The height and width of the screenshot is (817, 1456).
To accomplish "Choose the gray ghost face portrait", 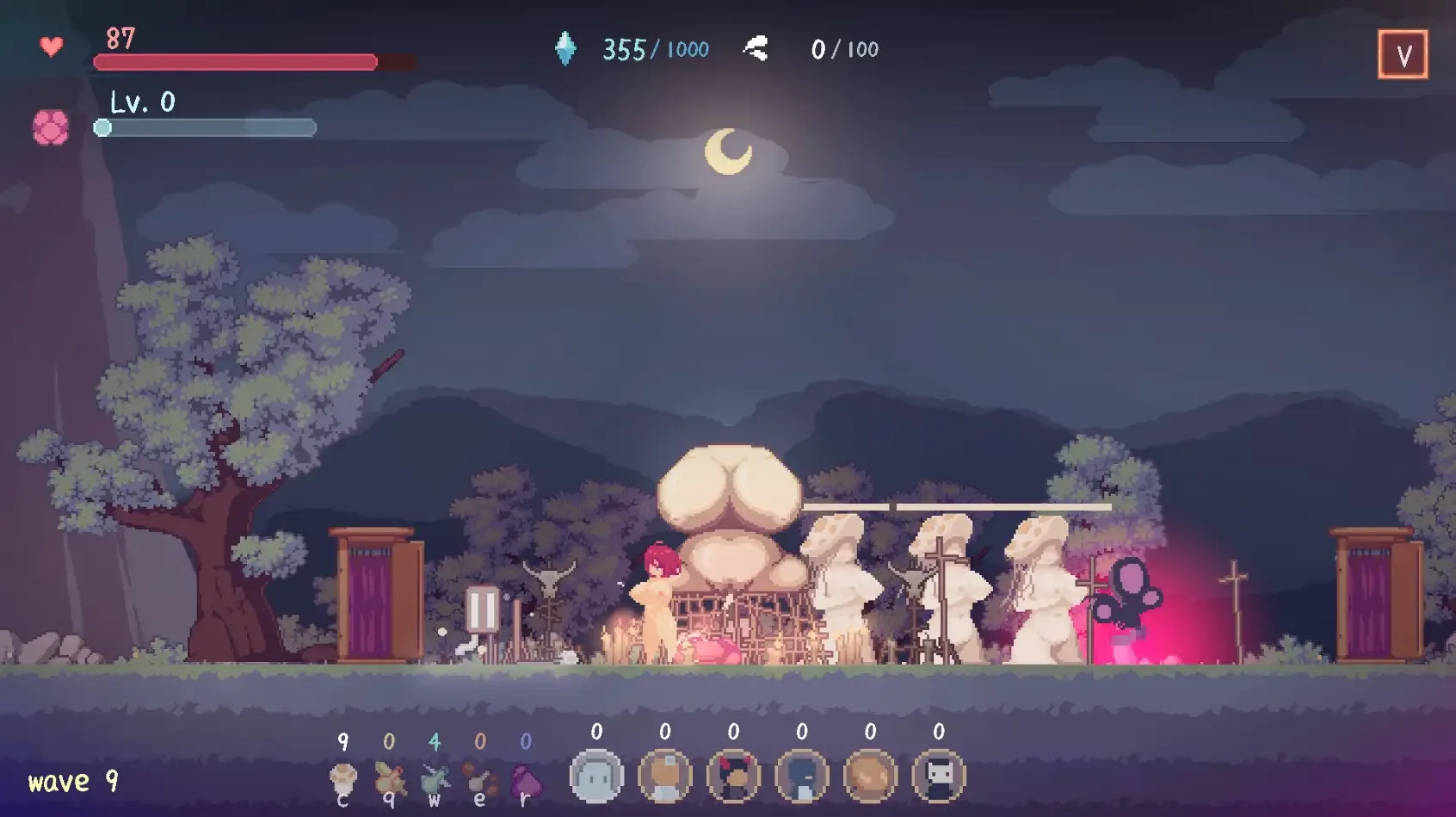I will click(x=596, y=776).
